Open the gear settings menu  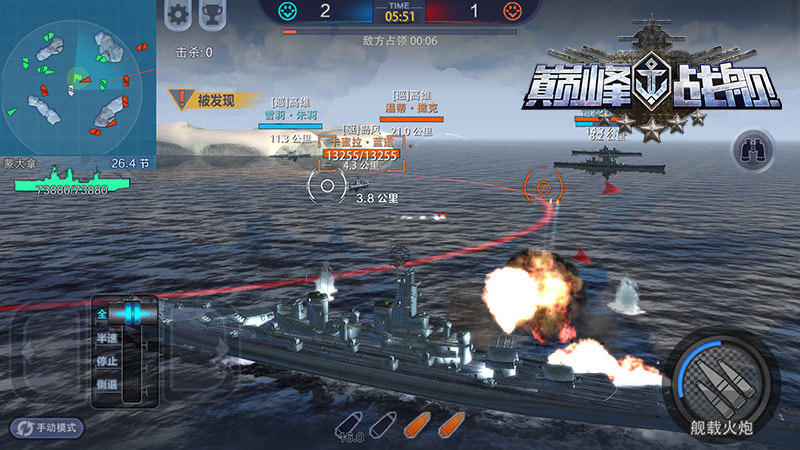point(178,15)
